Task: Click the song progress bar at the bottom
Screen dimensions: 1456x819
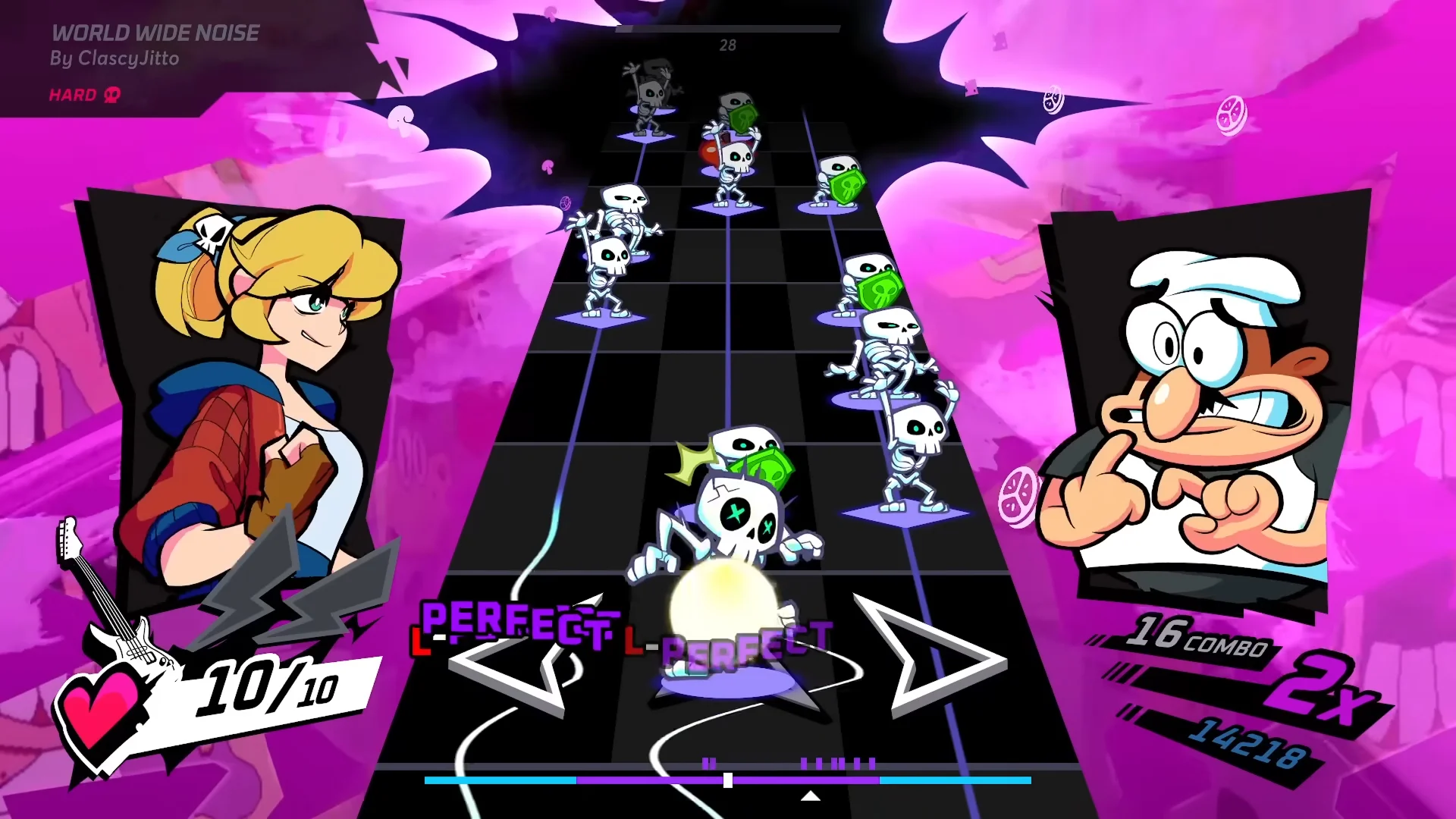Action: (728, 780)
